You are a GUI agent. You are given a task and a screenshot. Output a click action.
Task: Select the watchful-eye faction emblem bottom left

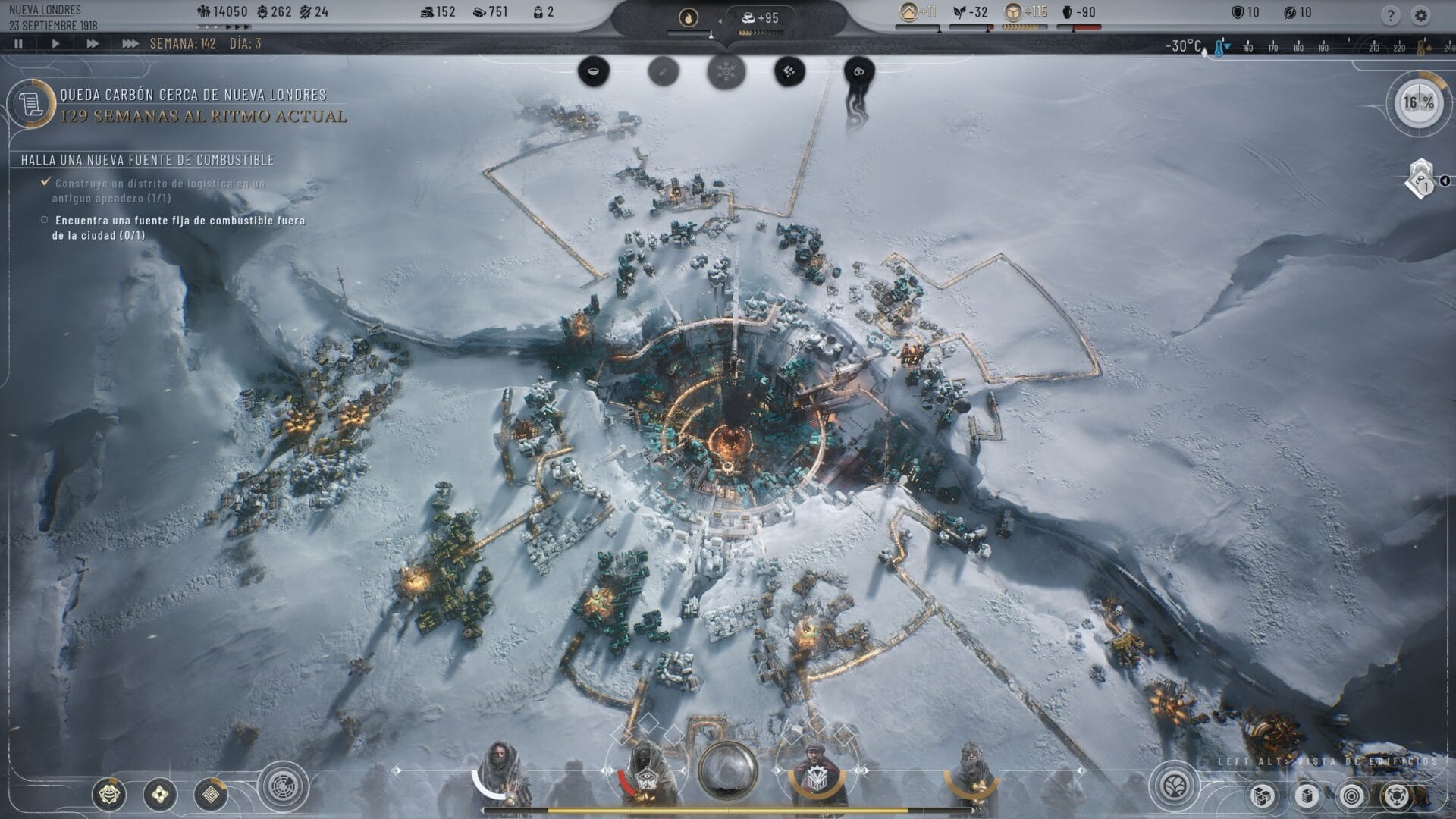point(109,794)
